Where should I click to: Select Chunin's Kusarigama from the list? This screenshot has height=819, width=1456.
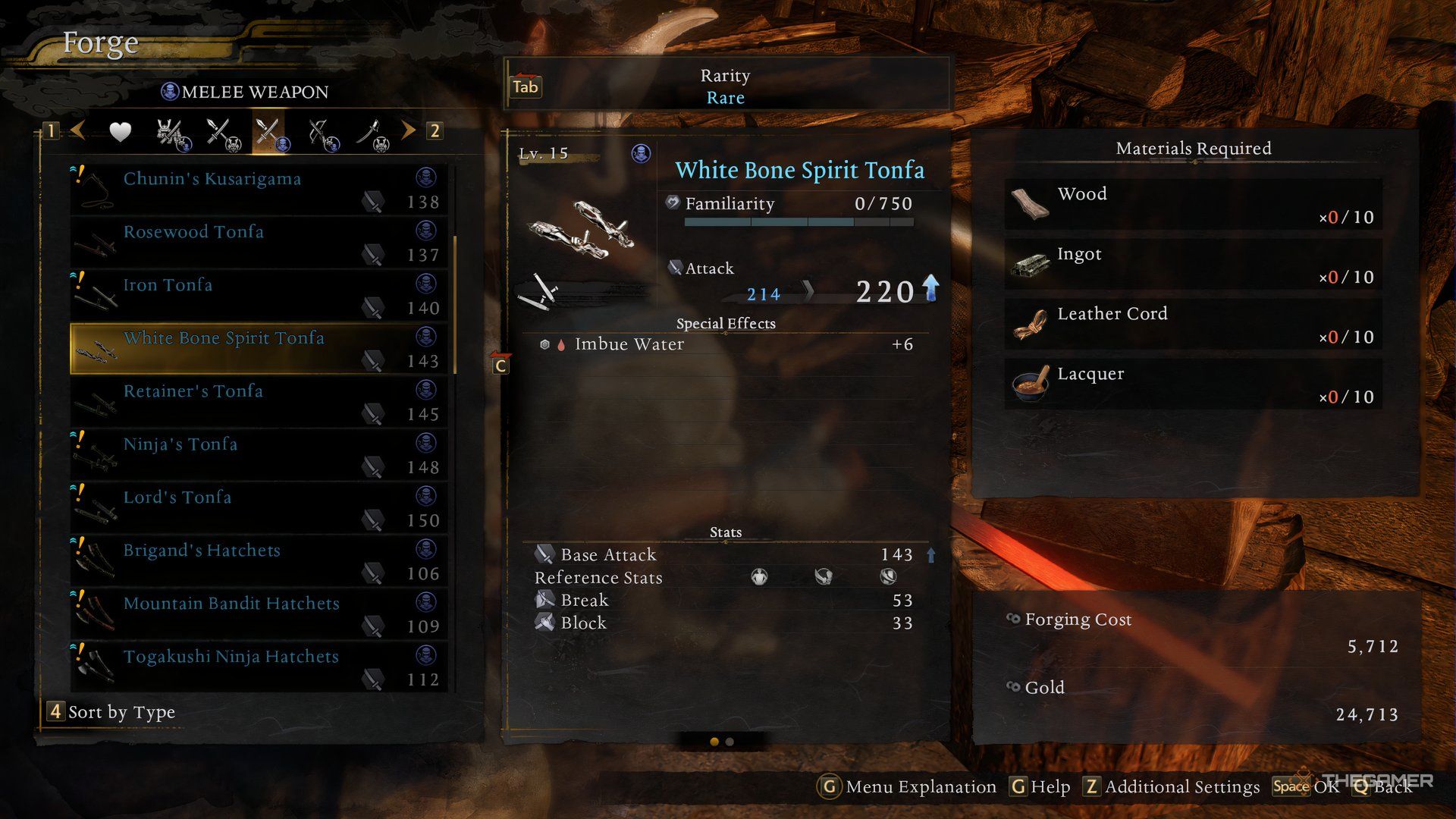point(258,189)
